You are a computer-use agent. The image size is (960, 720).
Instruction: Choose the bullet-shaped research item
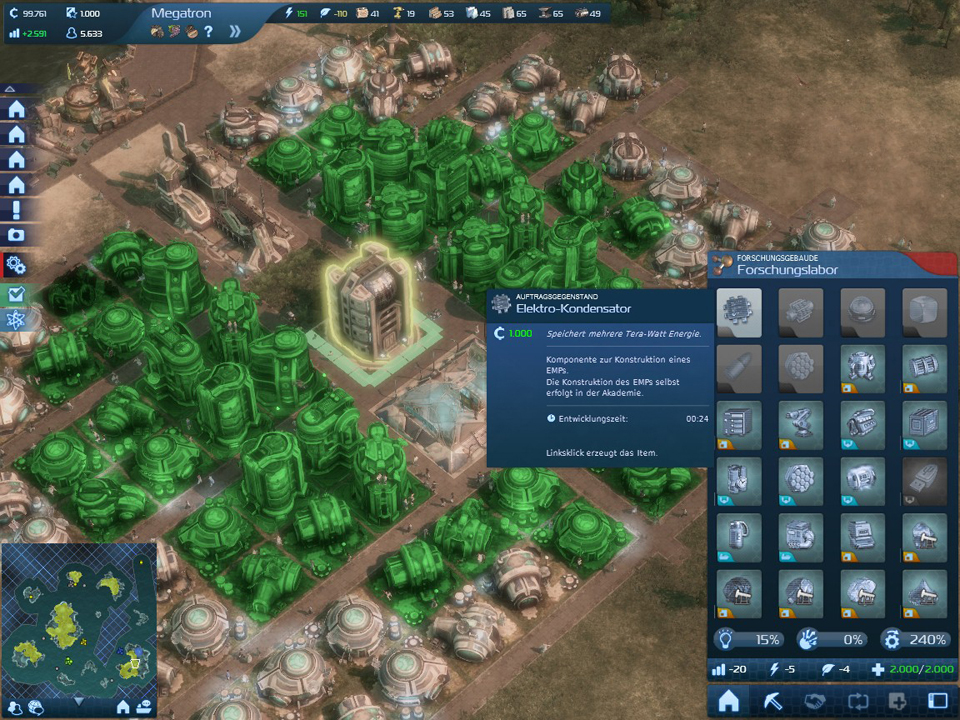(x=739, y=367)
